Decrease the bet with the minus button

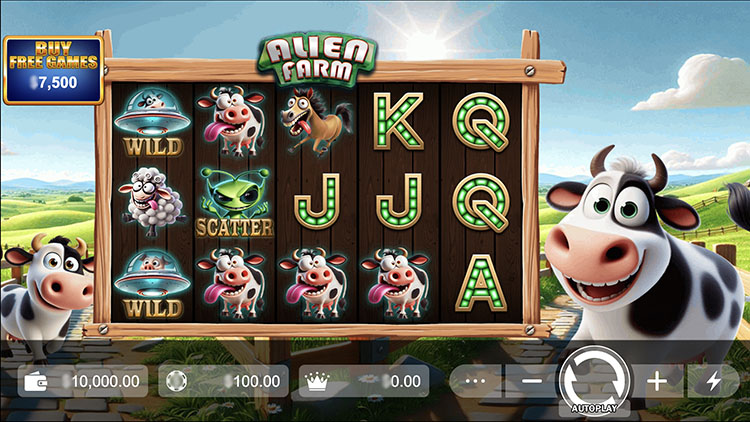[532, 381]
